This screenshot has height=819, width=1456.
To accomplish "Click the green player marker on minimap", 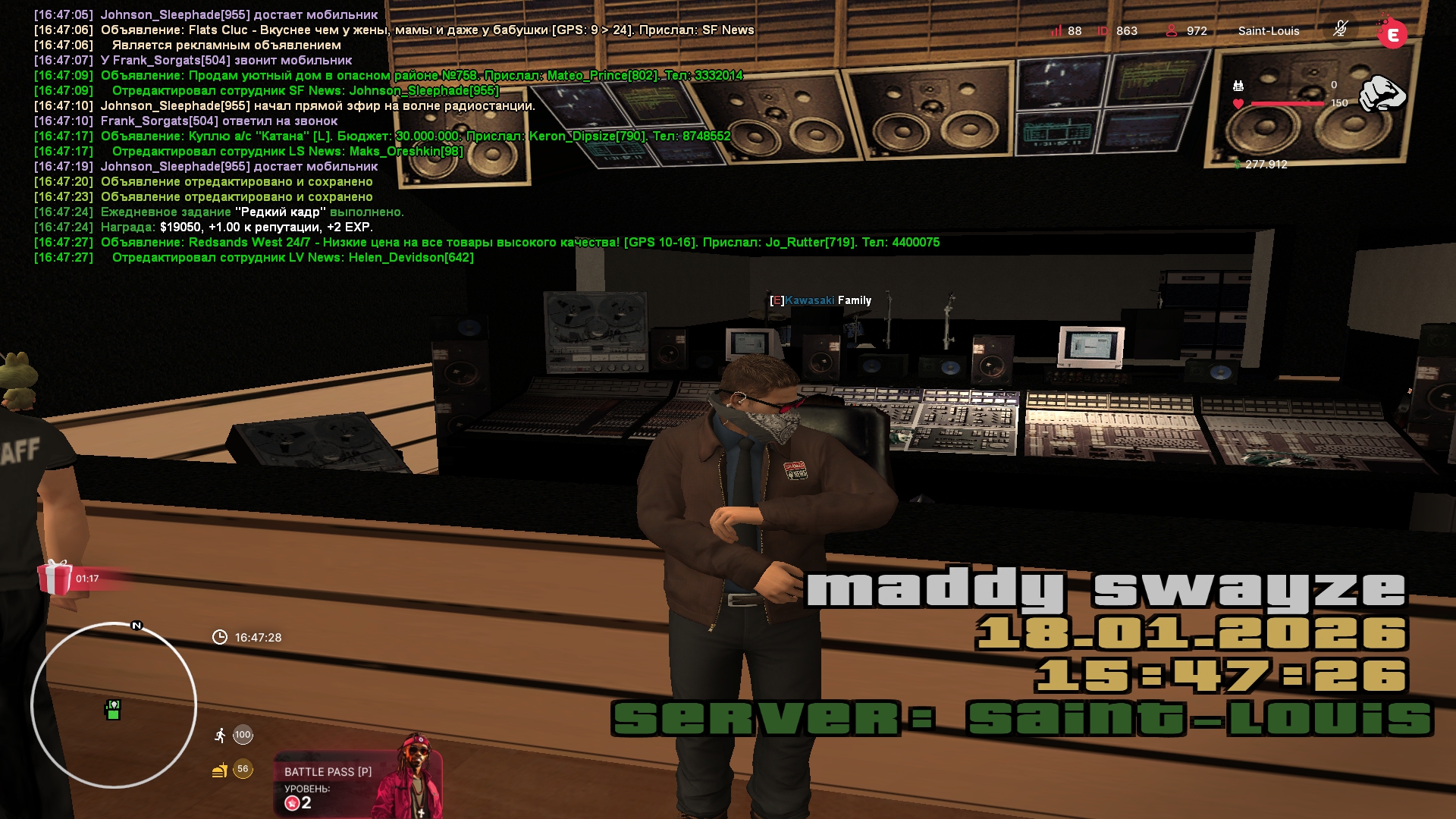I will 113,710.
